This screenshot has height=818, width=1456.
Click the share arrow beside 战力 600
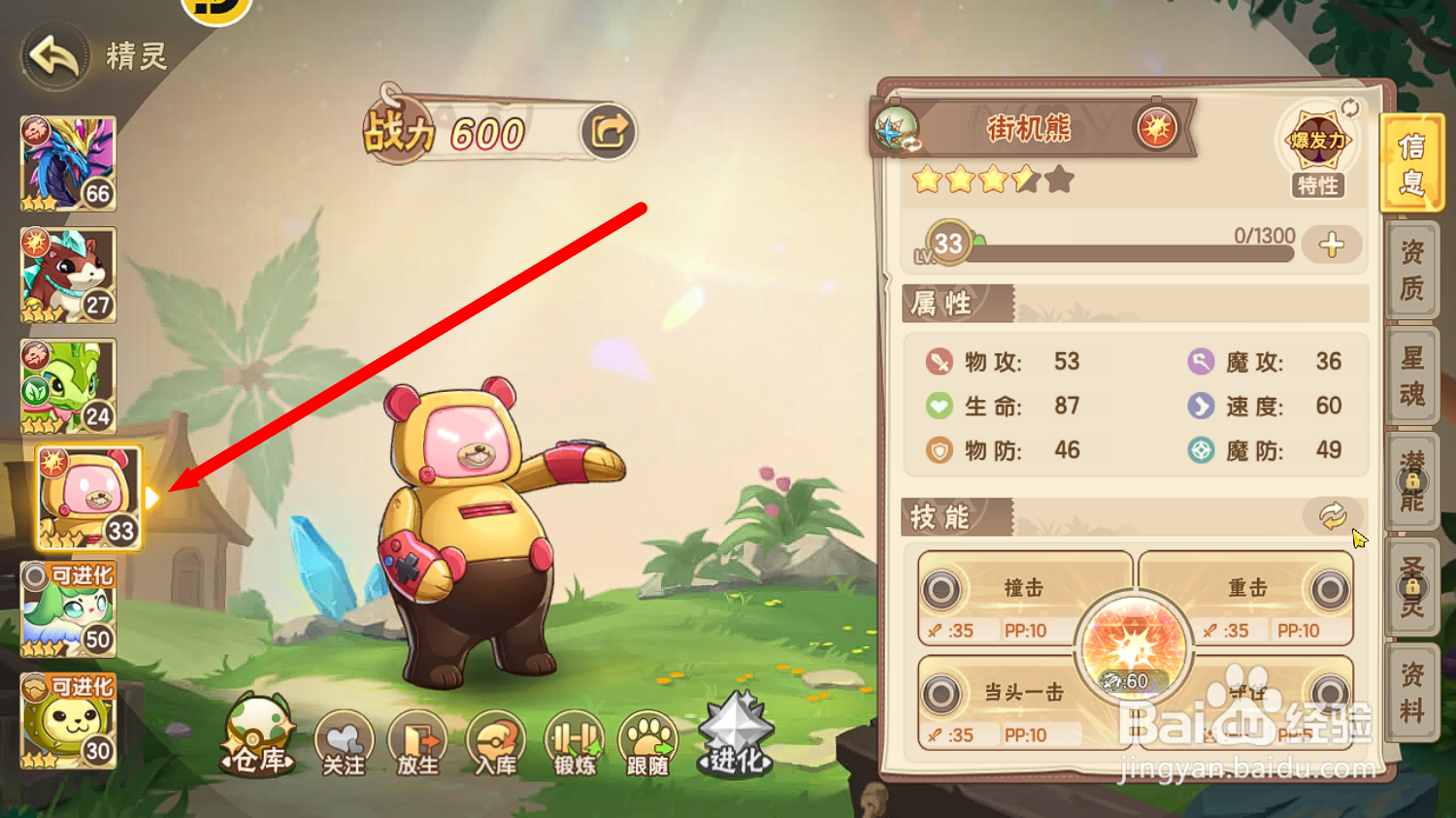(608, 132)
